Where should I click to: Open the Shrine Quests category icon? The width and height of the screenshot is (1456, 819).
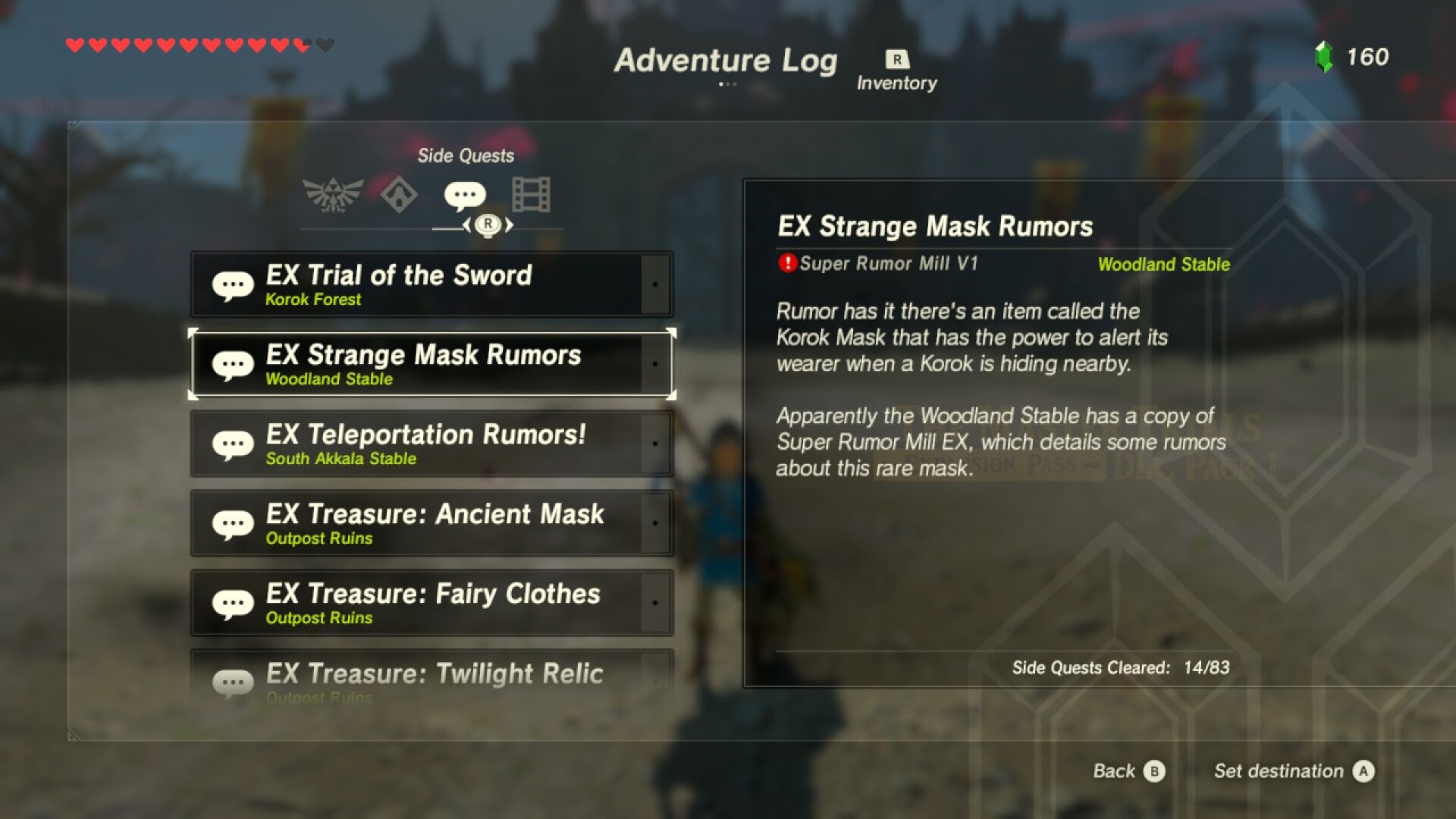400,196
